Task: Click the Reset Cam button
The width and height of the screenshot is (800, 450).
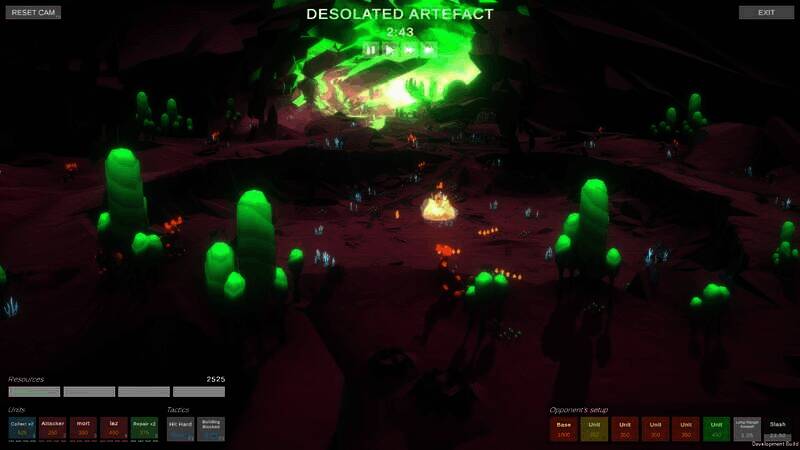Action: point(32,13)
